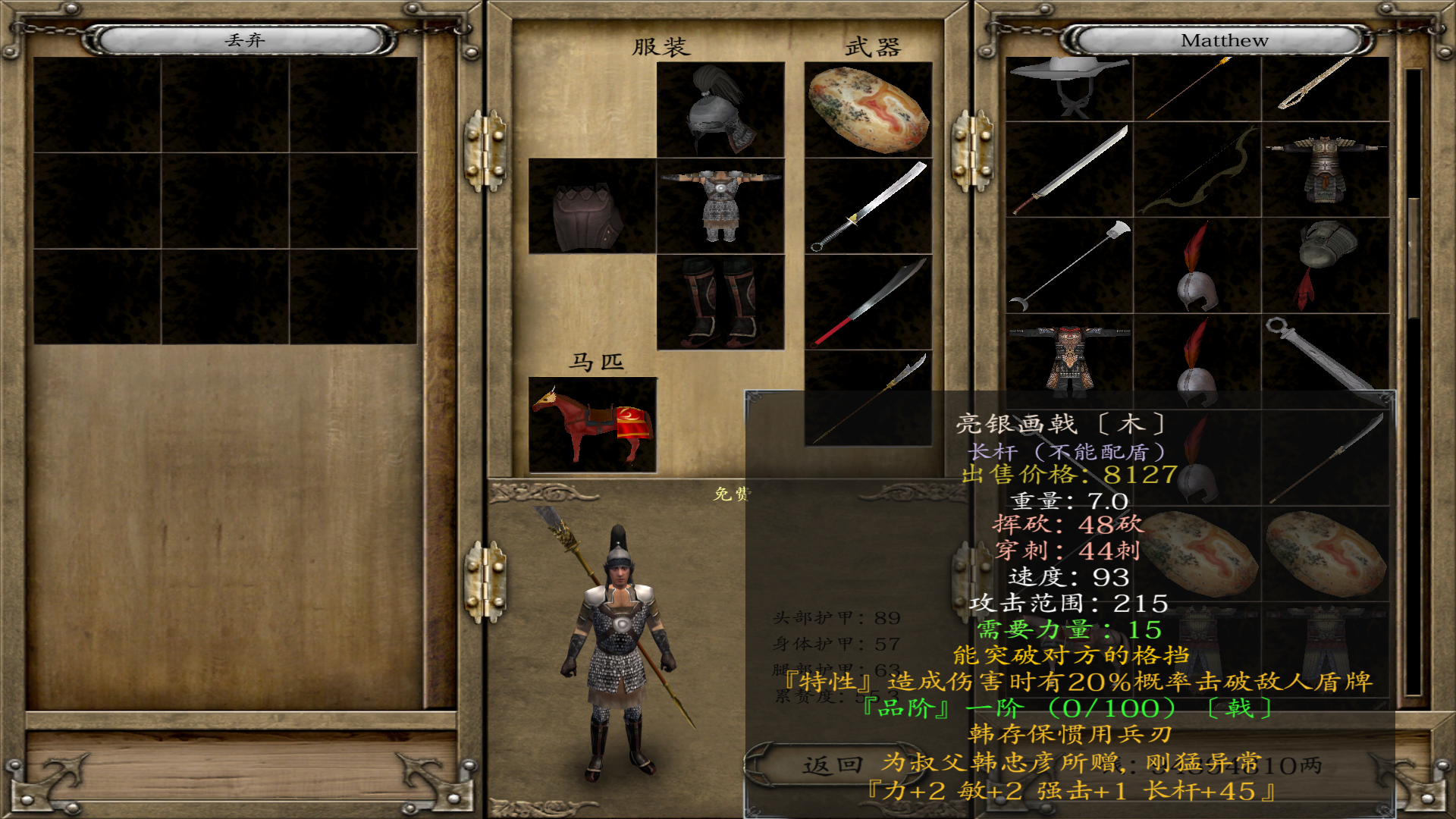Screen dimensions: 1456x819
Task: Click the inventory scrollbar
Action: coord(1413,258)
